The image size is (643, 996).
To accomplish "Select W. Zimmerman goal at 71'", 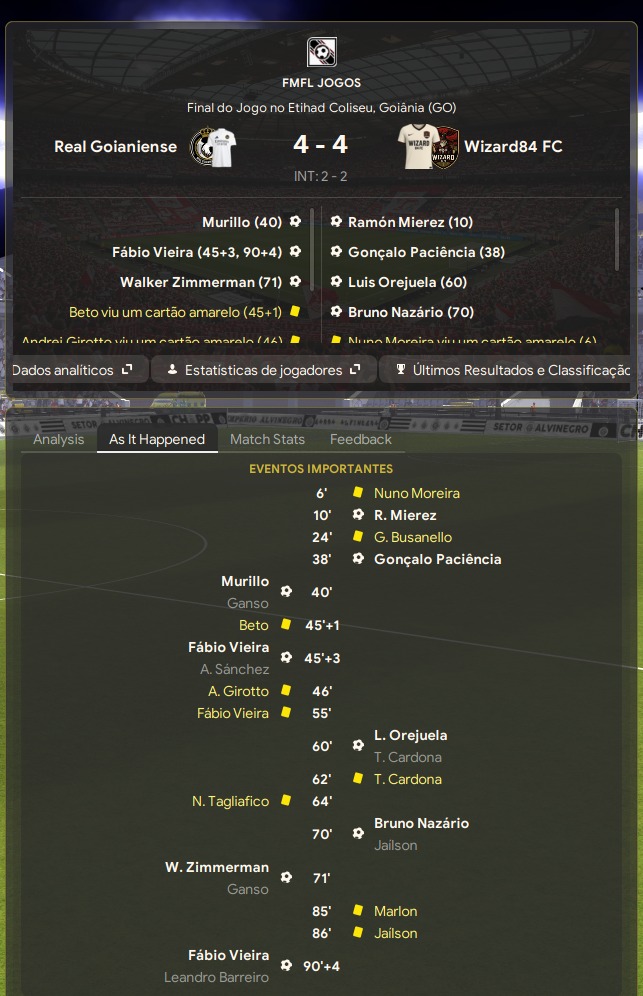I will 217,867.
